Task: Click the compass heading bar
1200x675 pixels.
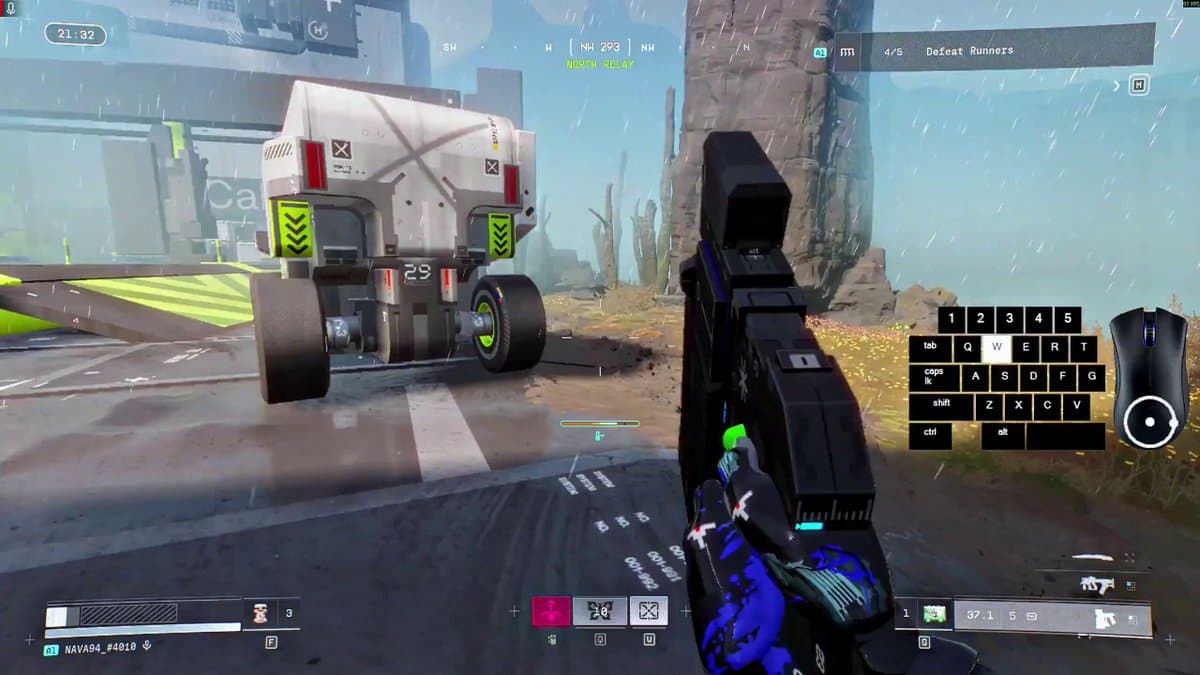Action: [x=599, y=47]
